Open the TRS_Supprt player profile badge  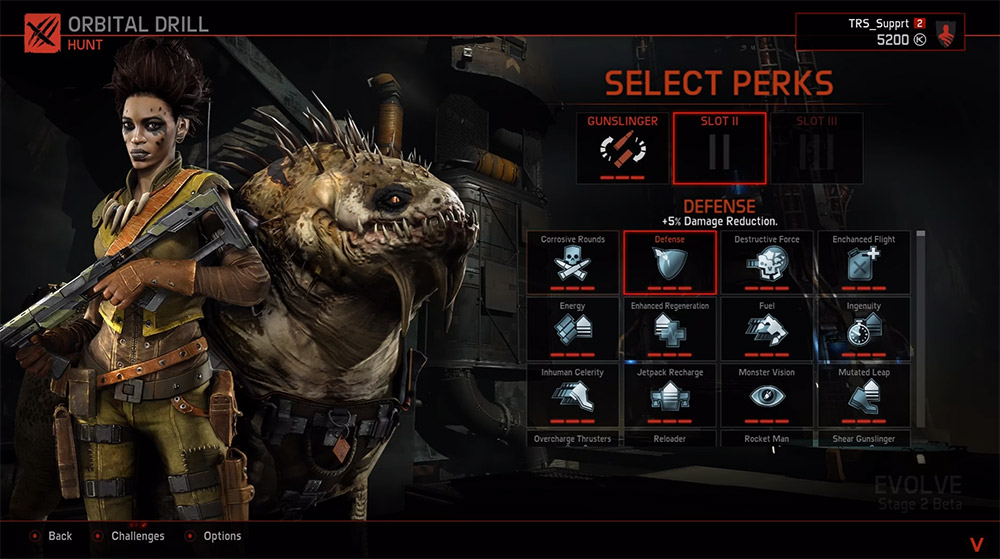944,32
